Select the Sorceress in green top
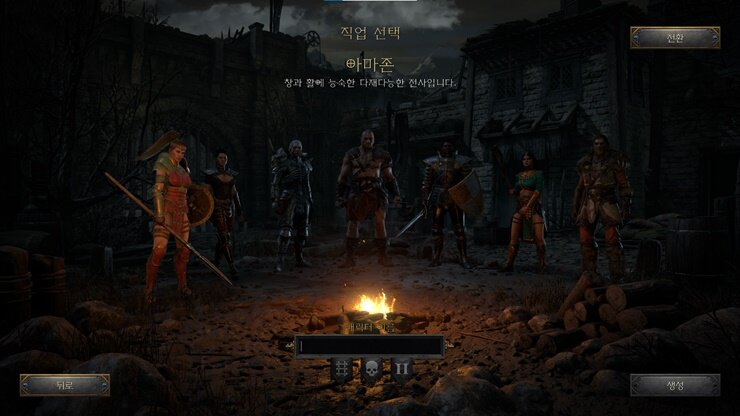The width and height of the screenshot is (740, 416). 526,210
